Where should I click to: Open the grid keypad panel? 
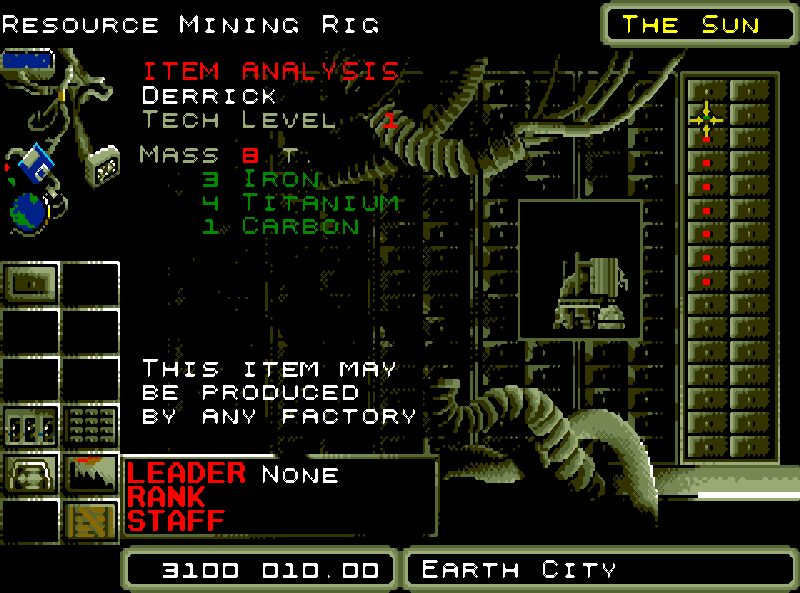click(91, 426)
